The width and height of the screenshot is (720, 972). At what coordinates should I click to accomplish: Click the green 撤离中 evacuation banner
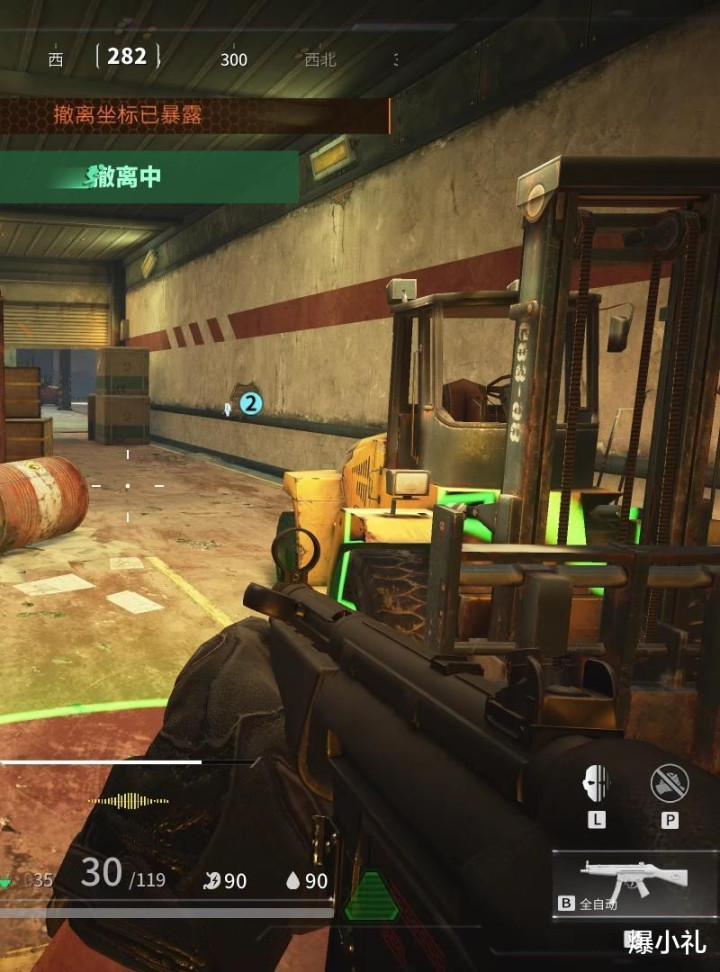tap(148, 178)
